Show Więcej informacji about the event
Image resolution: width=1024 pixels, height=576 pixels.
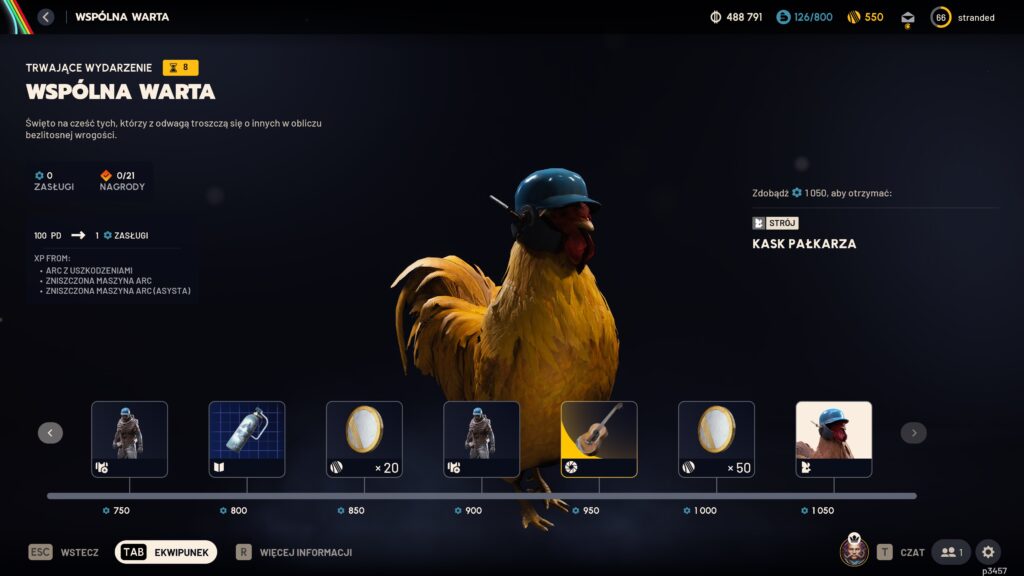[294, 552]
